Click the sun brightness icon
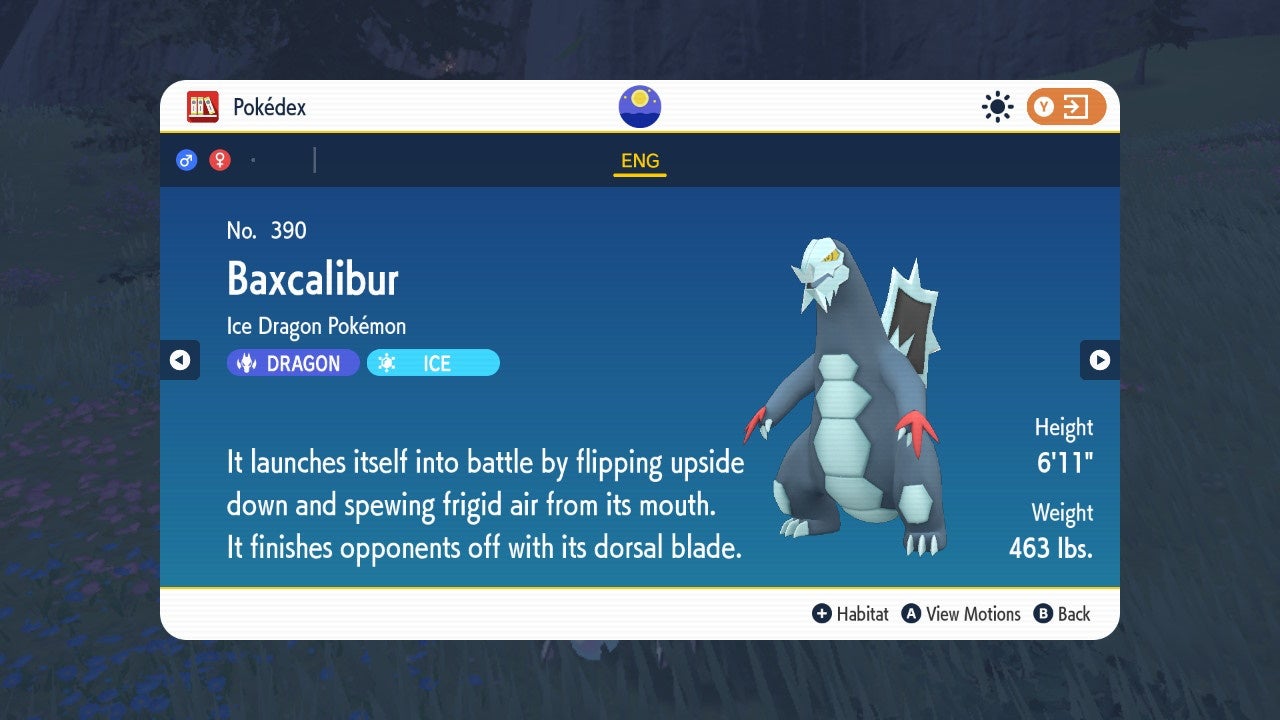 997,107
